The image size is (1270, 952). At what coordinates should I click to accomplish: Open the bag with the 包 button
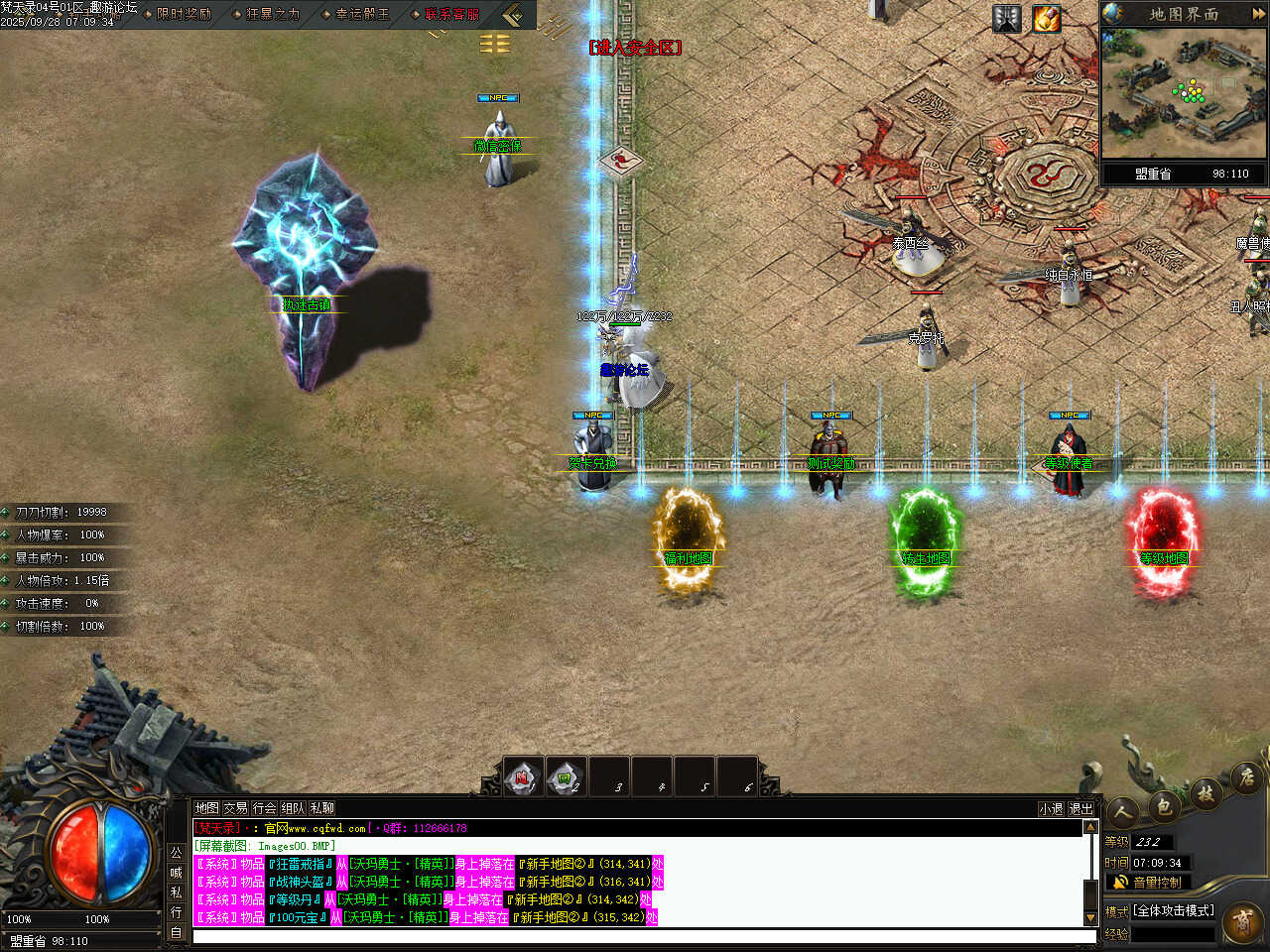tap(1164, 805)
